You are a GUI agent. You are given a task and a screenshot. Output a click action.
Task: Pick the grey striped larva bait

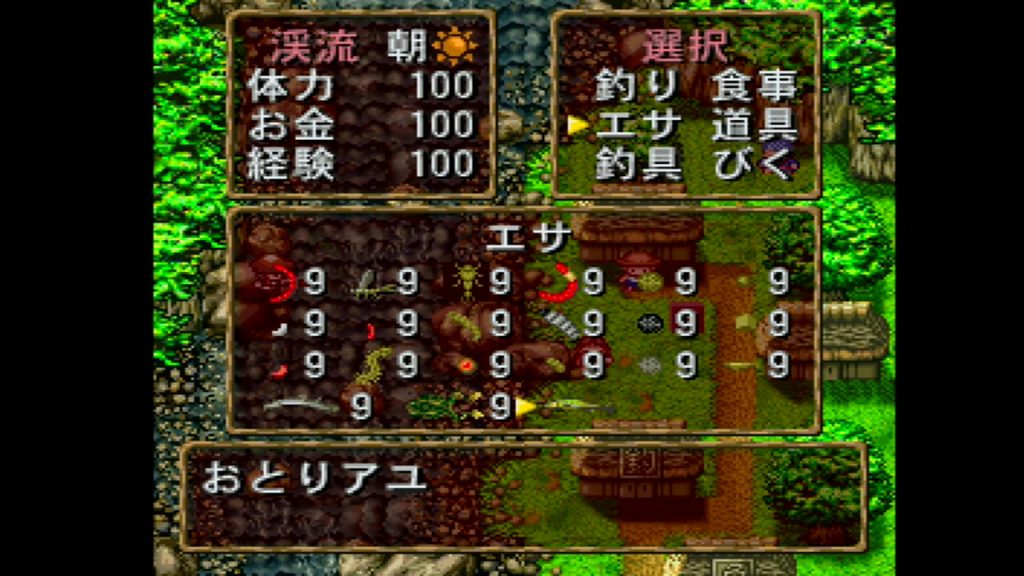tap(559, 323)
